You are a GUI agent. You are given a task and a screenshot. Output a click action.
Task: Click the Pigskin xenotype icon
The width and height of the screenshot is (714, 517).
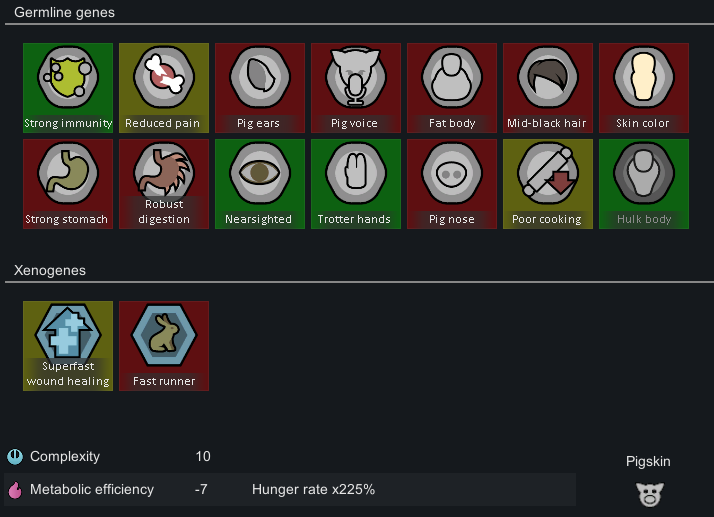coord(648,492)
